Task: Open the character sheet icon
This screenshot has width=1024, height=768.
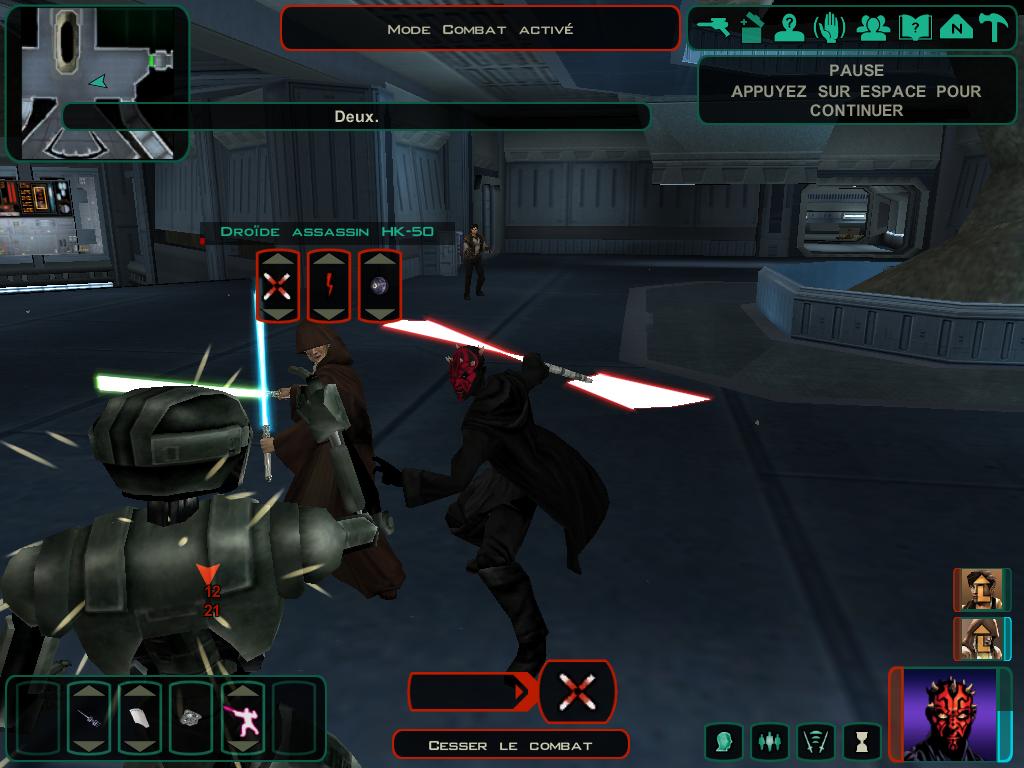Action: click(x=790, y=27)
